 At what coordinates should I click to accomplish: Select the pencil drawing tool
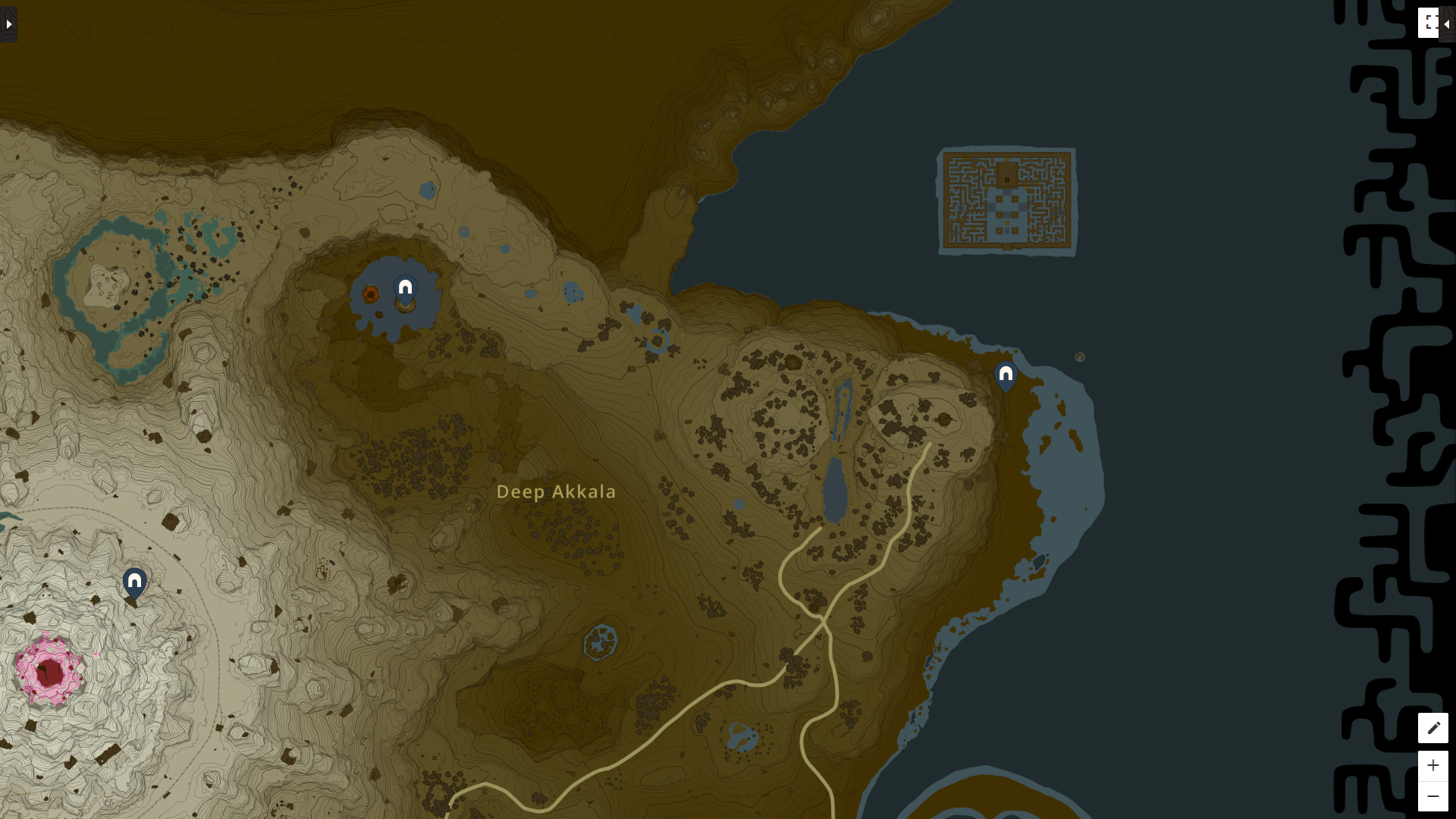click(x=1433, y=728)
